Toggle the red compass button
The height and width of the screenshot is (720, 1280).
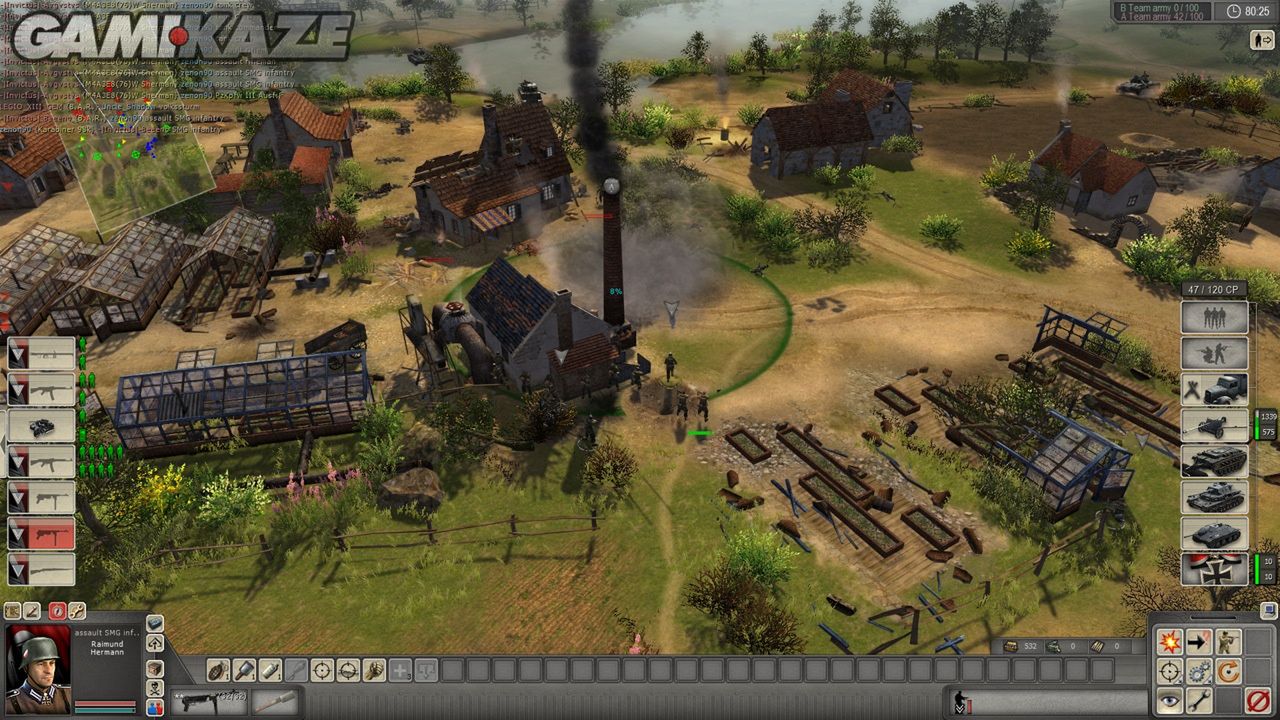pyautogui.click(x=57, y=610)
